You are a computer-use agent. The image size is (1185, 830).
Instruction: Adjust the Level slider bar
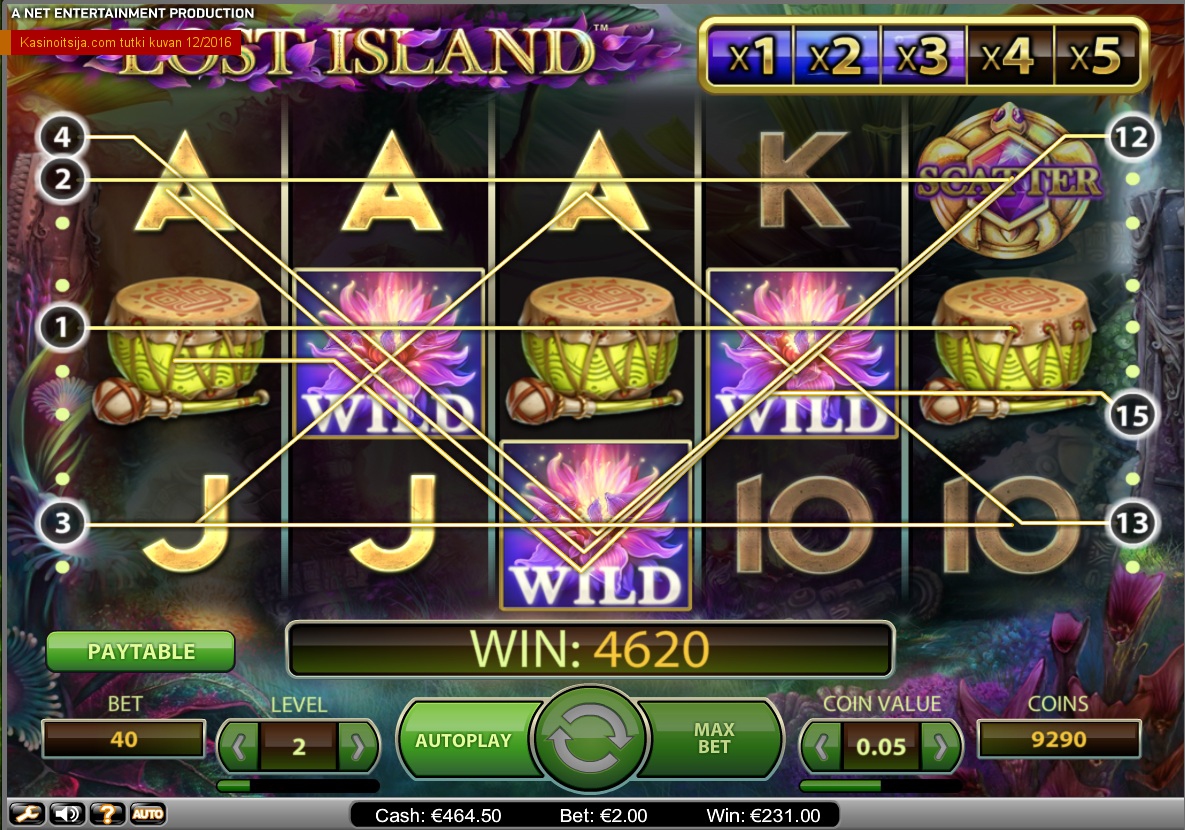(298, 786)
